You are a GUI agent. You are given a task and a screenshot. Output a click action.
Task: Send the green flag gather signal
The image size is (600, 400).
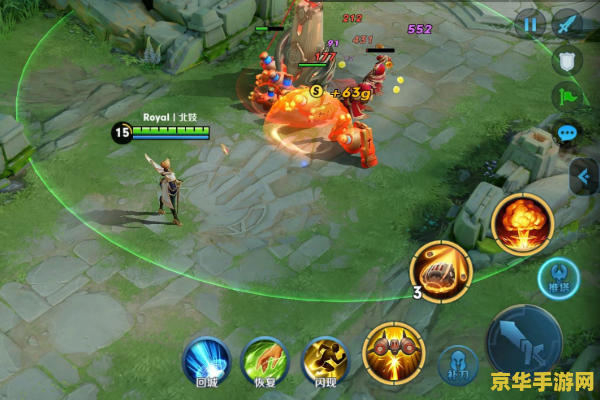tap(567, 97)
